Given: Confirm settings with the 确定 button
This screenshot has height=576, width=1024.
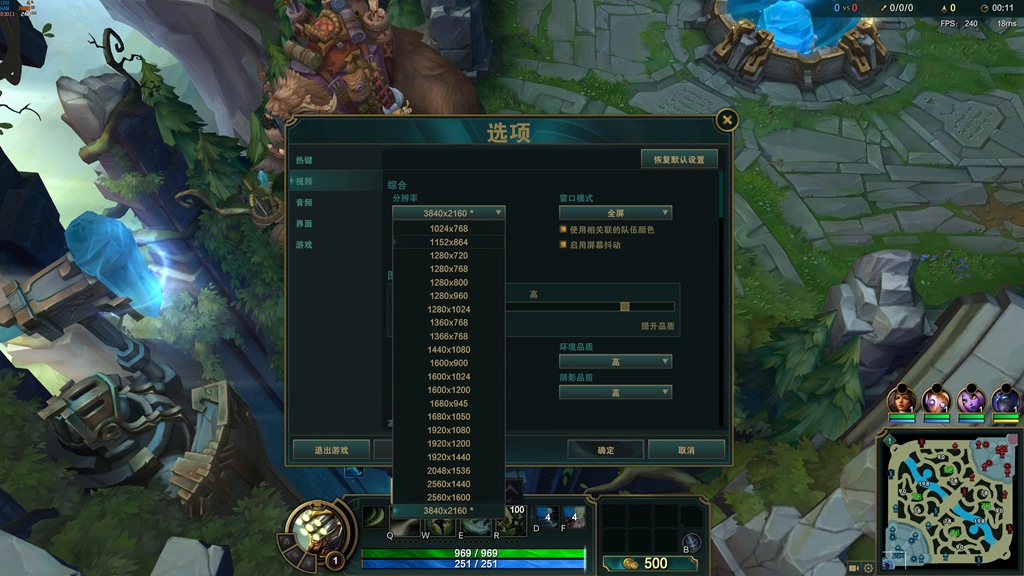Looking at the screenshot, I should pyautogui.click(x=606, y=450).
